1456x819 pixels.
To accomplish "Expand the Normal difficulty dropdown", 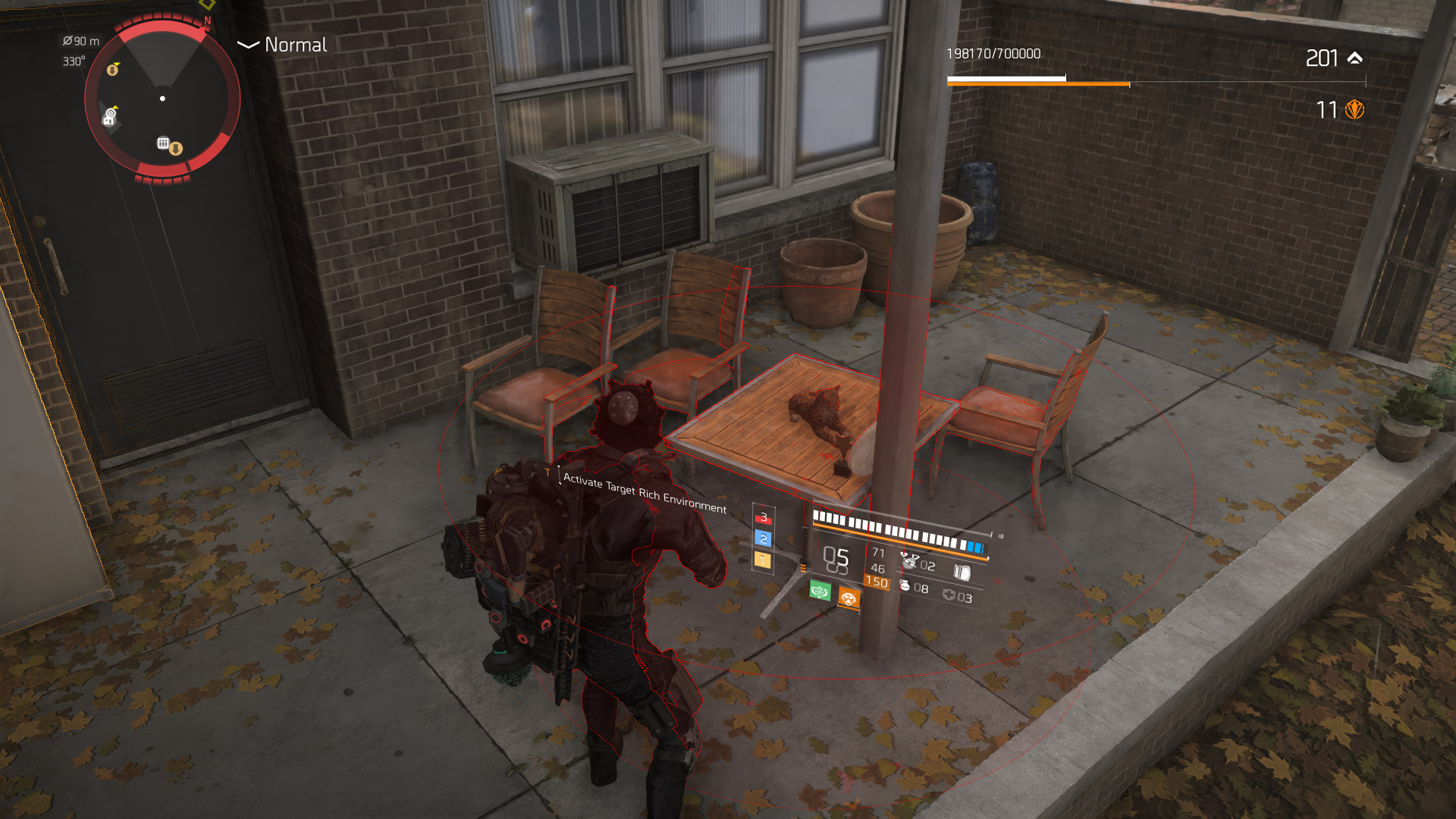I will click(248, 45).
